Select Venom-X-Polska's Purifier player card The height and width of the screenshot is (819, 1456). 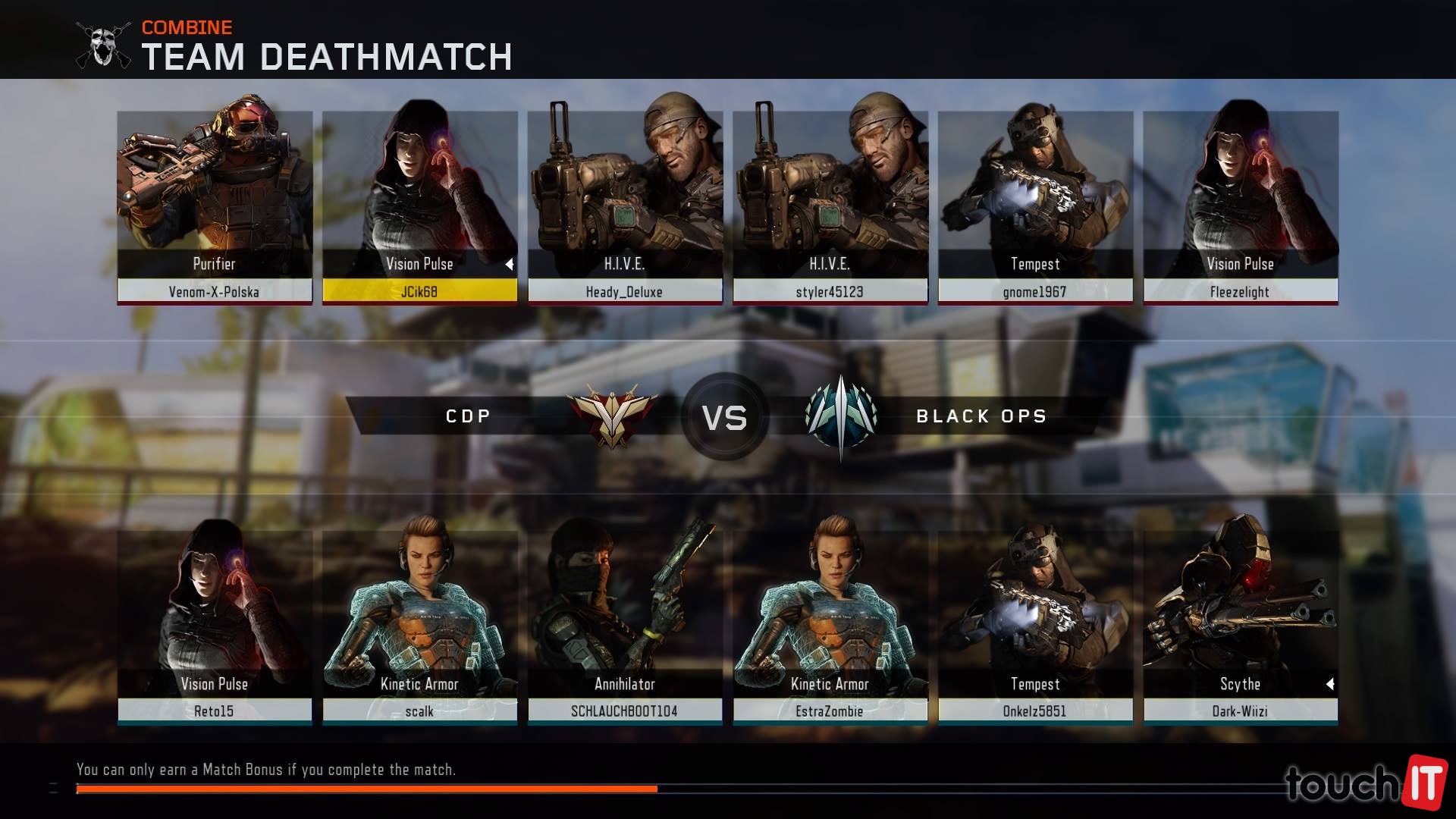click(215, 206)
